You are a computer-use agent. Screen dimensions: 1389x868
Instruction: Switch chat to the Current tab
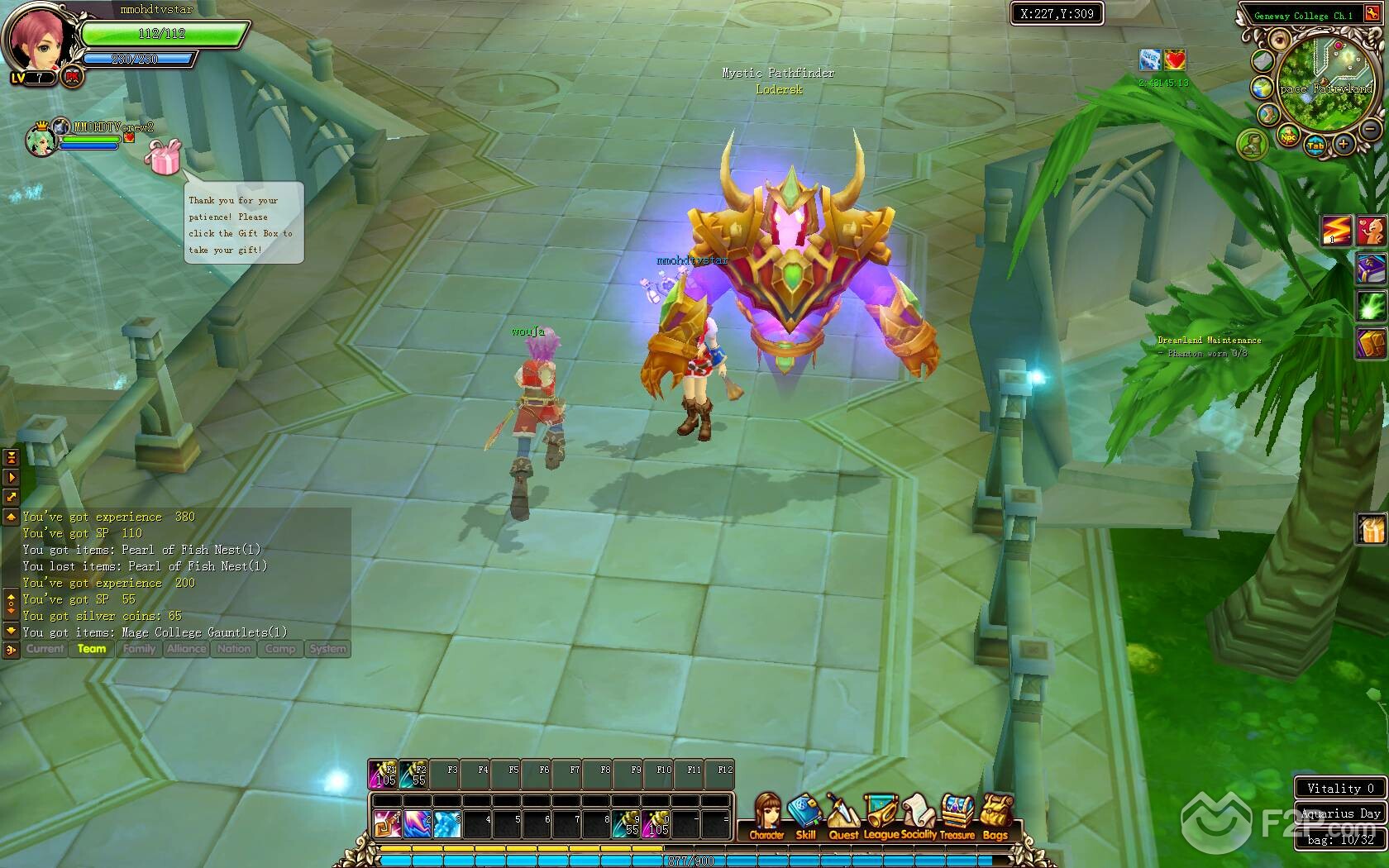45,649
